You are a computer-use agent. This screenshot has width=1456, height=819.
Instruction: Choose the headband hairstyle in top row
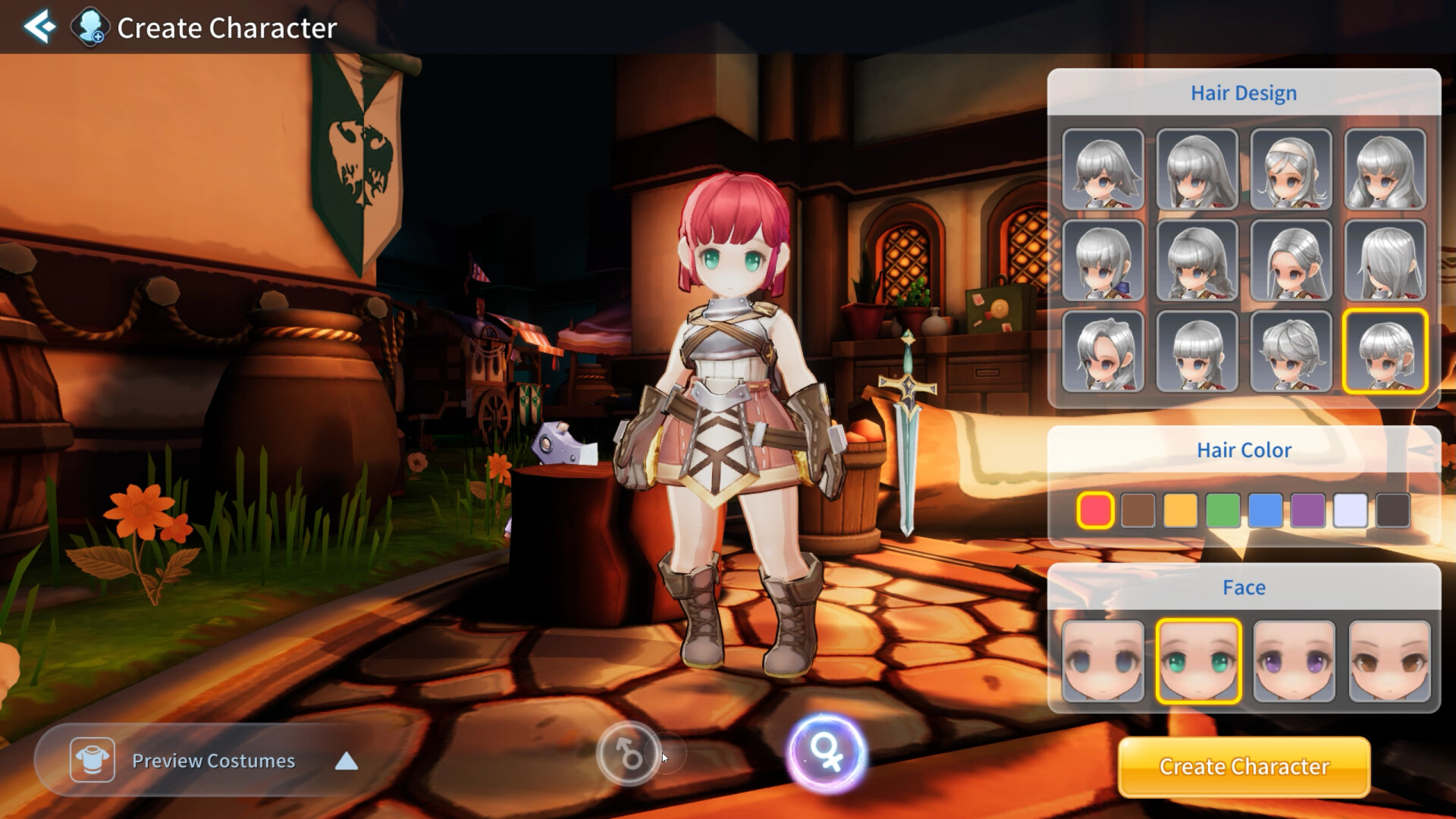(1291, 168)
